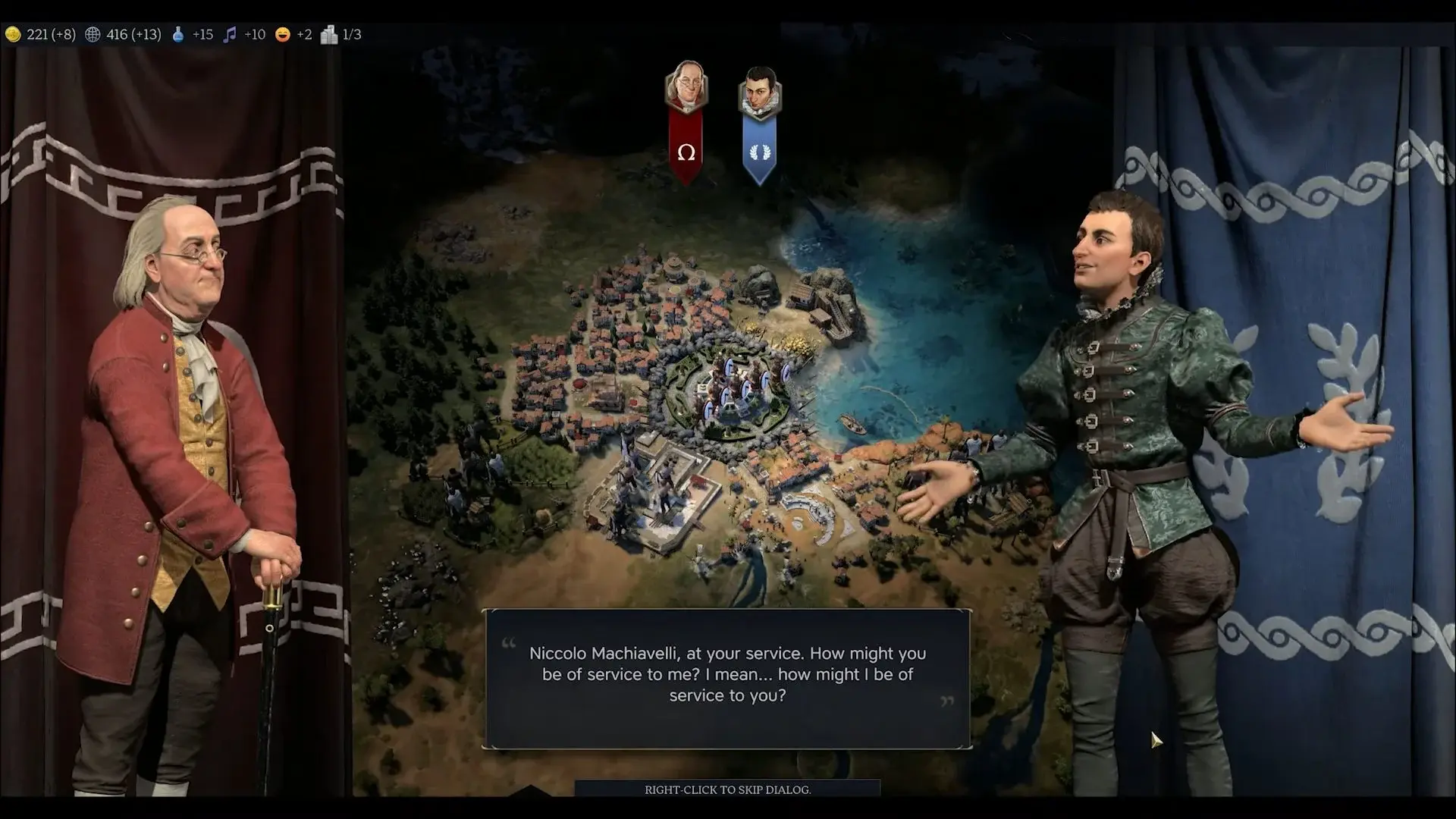This screenshot has width=1456, height=819.
Task: Select Machiavelli's blue leader portrait banner
Action: click(x=759, y=125)
